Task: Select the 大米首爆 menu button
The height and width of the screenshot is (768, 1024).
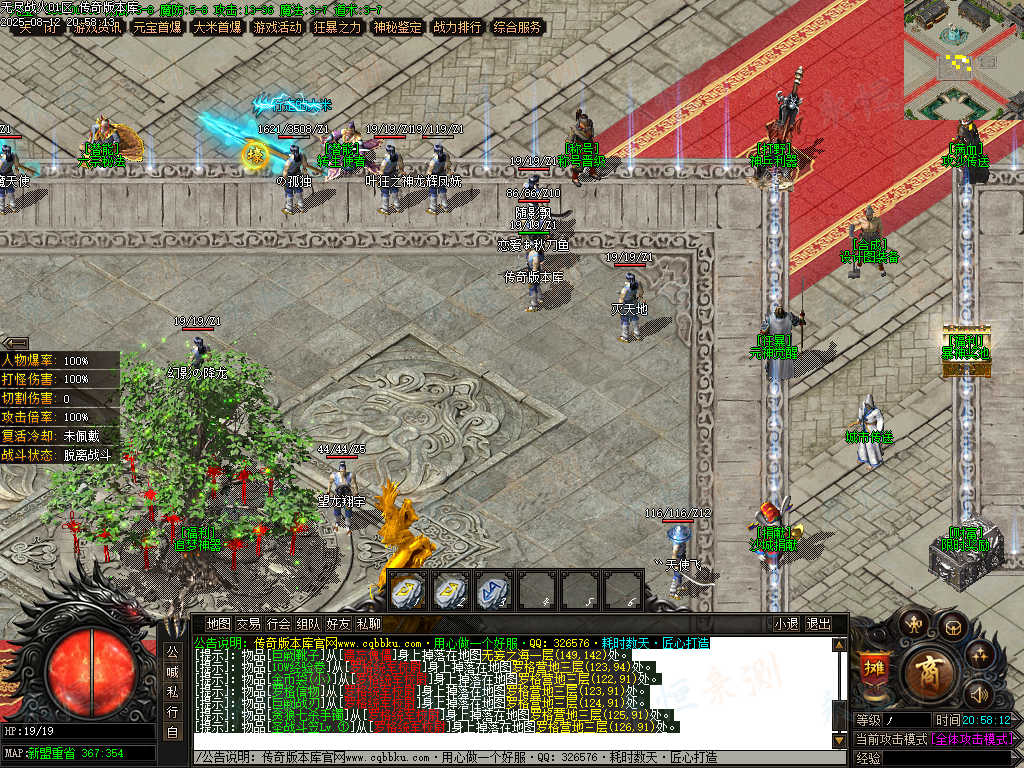Action: coord(217,27)
